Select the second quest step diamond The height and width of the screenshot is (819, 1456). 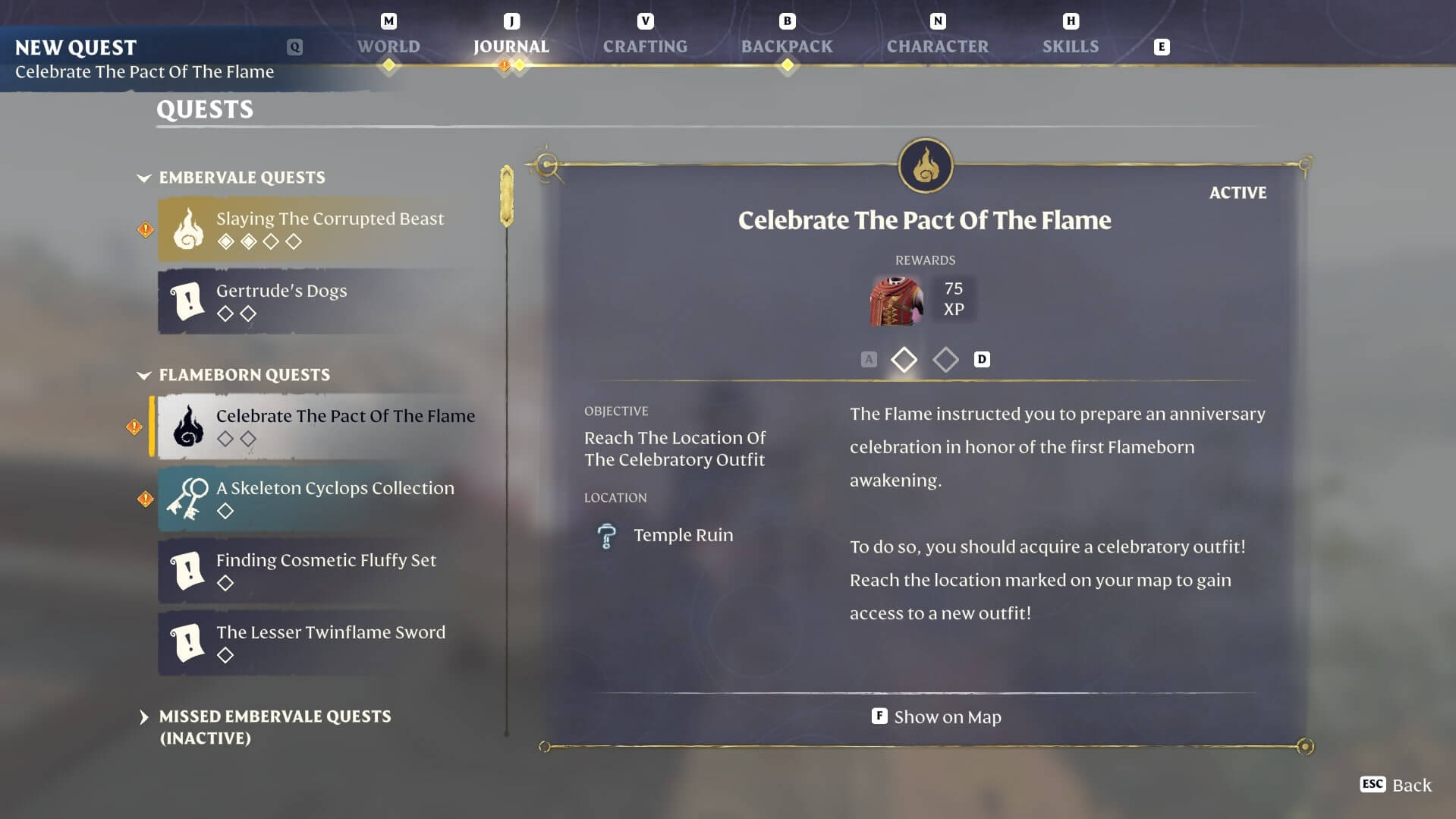click(945, 359)
